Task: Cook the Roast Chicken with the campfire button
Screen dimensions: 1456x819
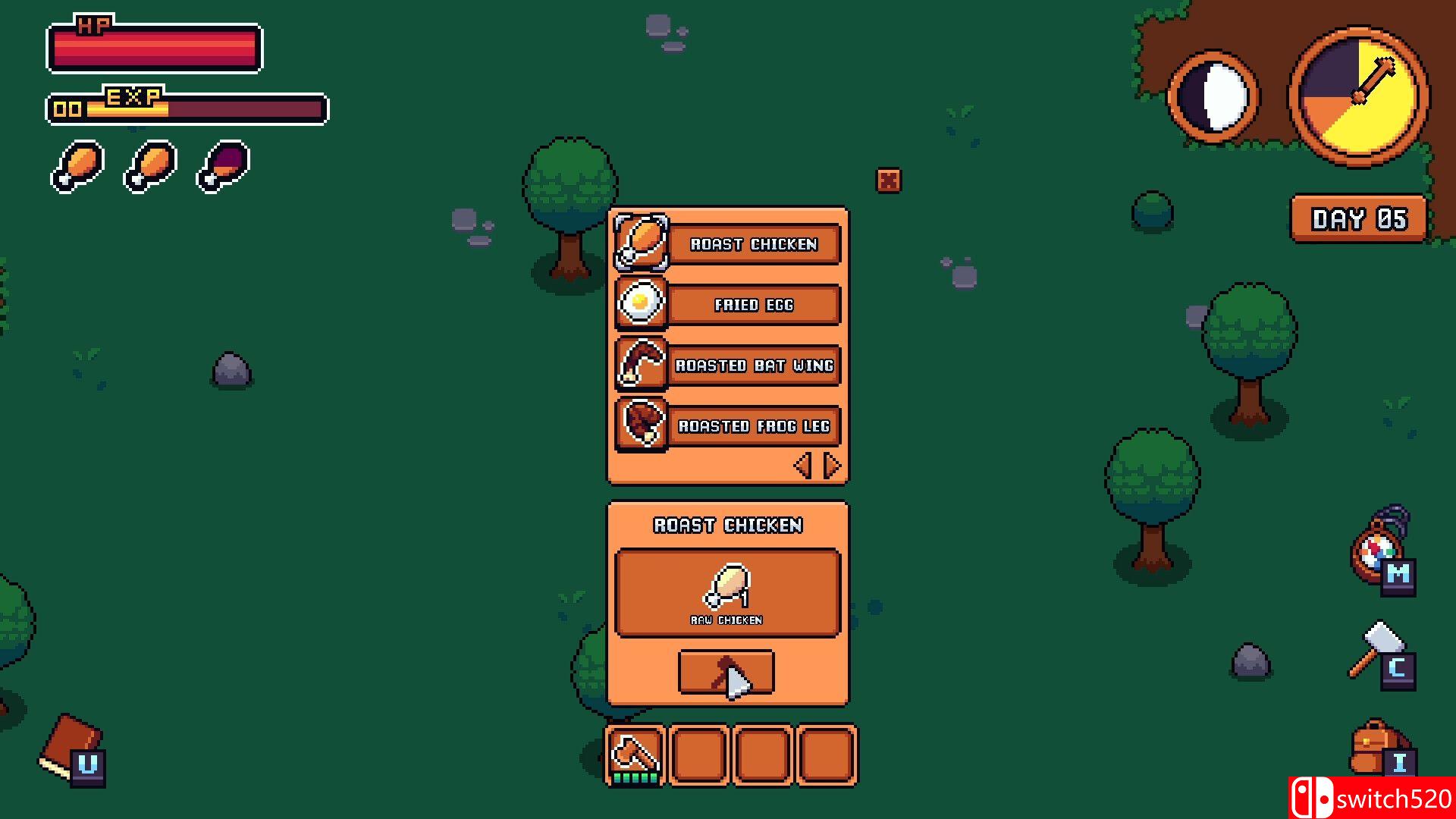Action: (726, 672)
